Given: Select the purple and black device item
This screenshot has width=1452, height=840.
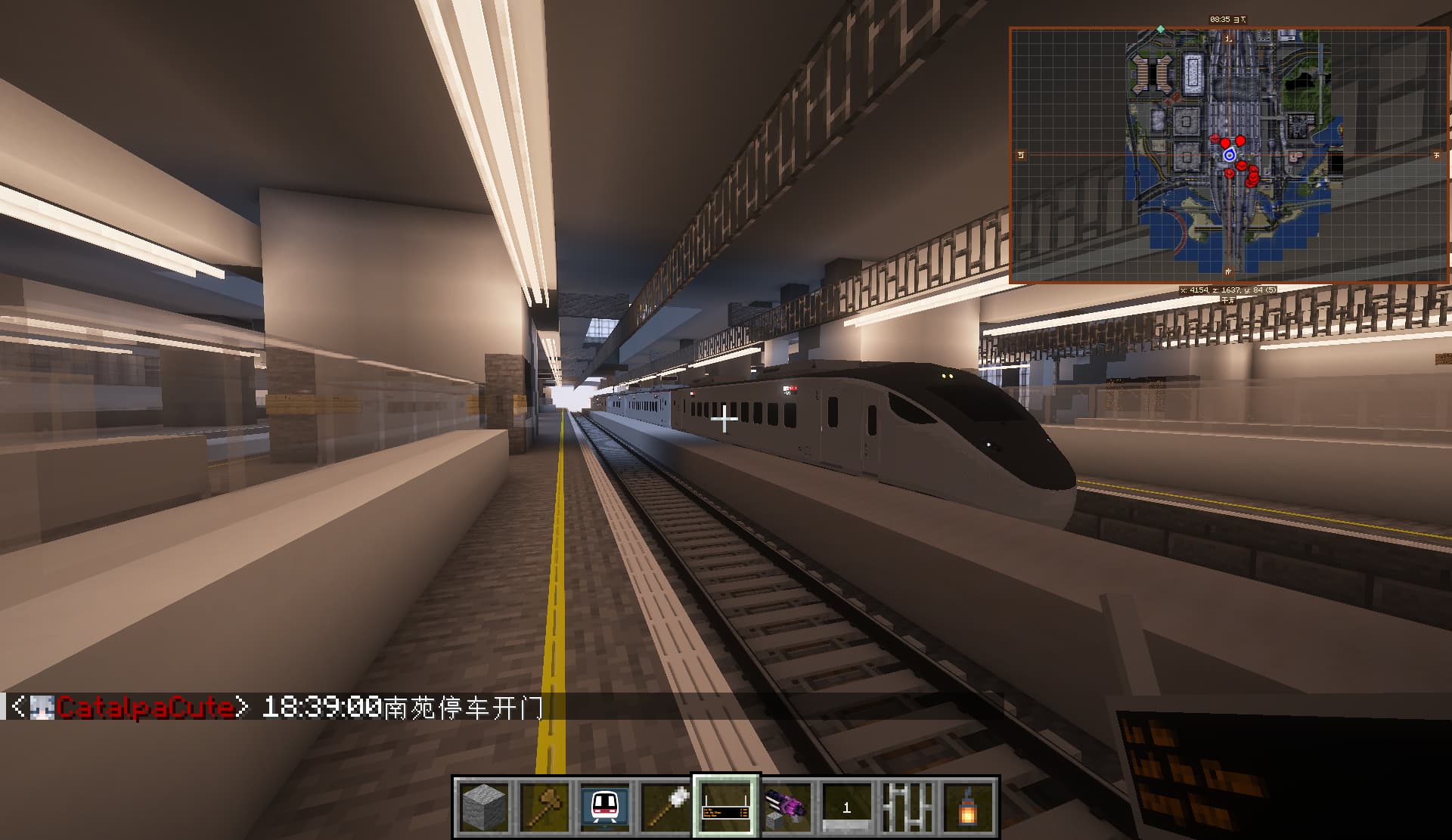Looking at the screenshot, I should (786, 806).
